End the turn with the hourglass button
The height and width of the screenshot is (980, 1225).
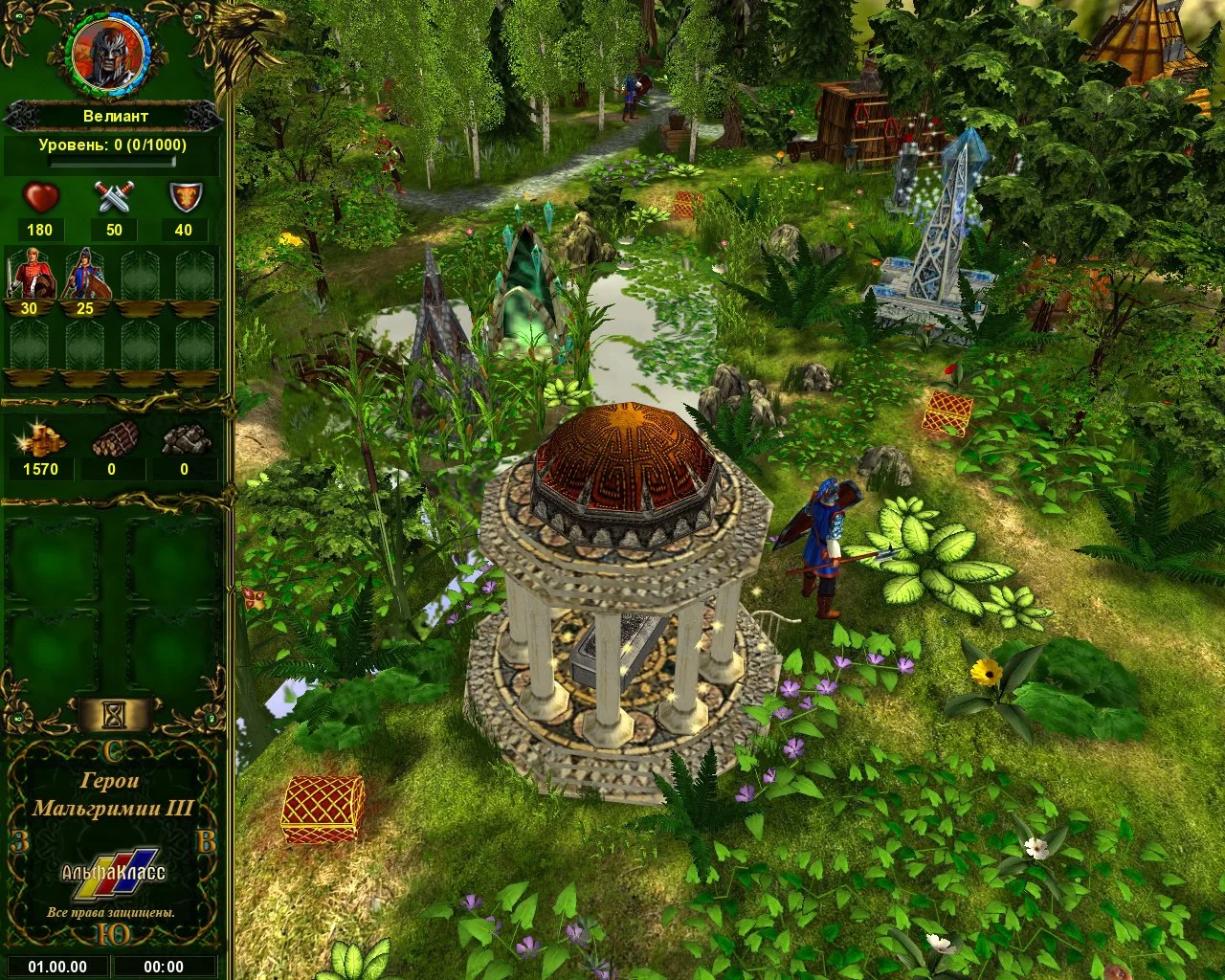(x=115, y=713)
